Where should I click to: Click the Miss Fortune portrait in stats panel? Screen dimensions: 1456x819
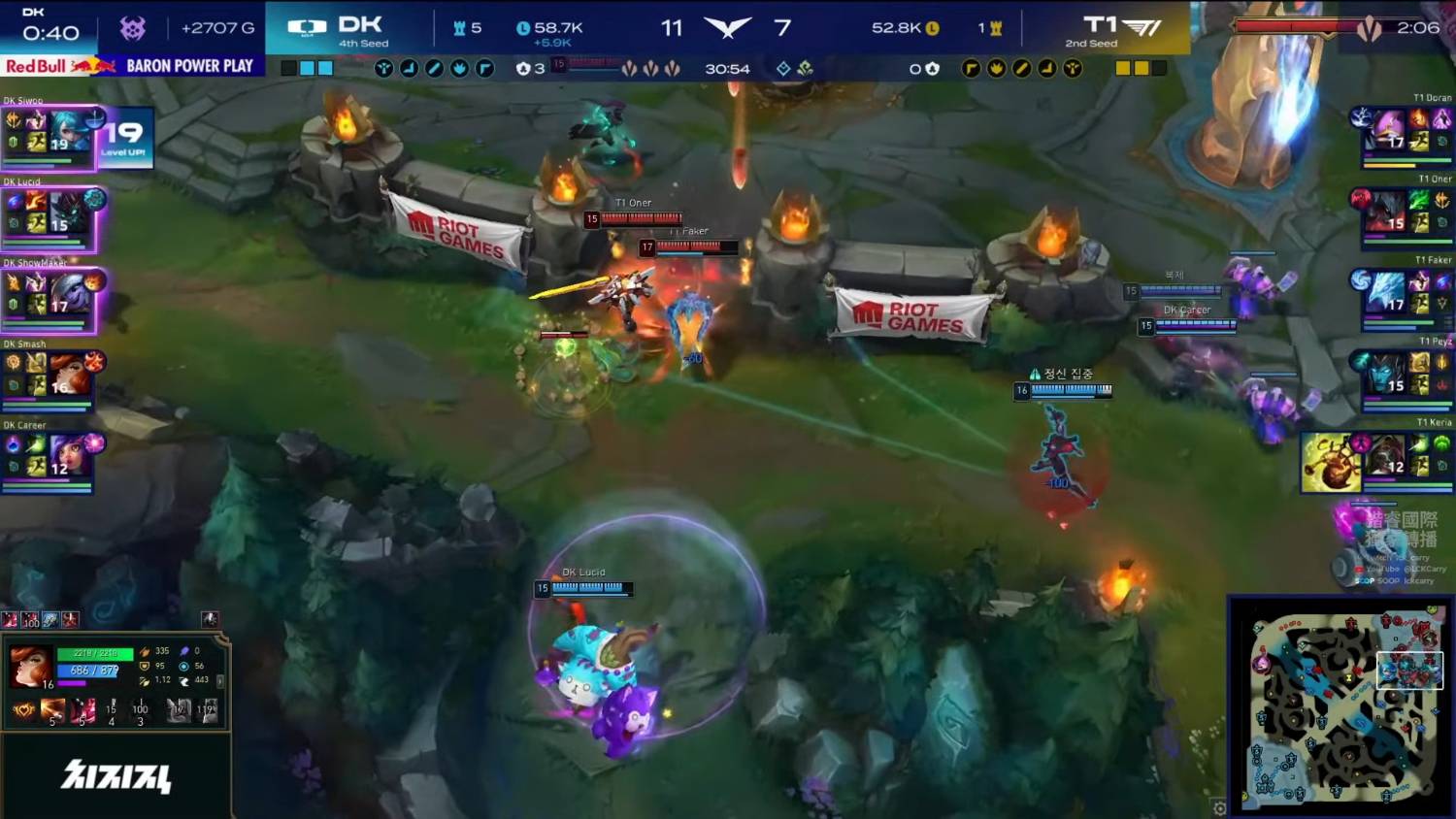pyautogui.click(x=29, y=667)
